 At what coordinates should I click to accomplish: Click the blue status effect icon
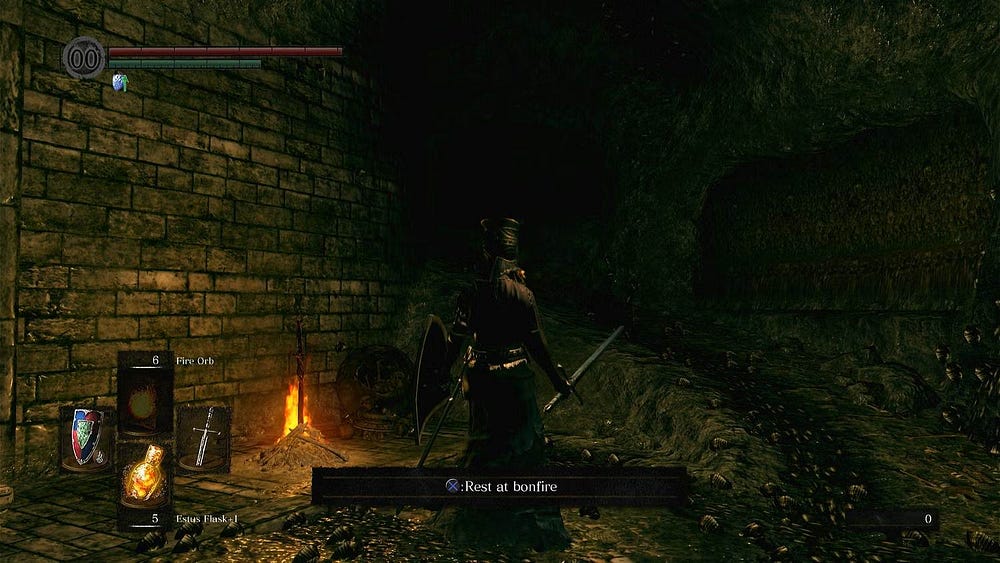121,82
